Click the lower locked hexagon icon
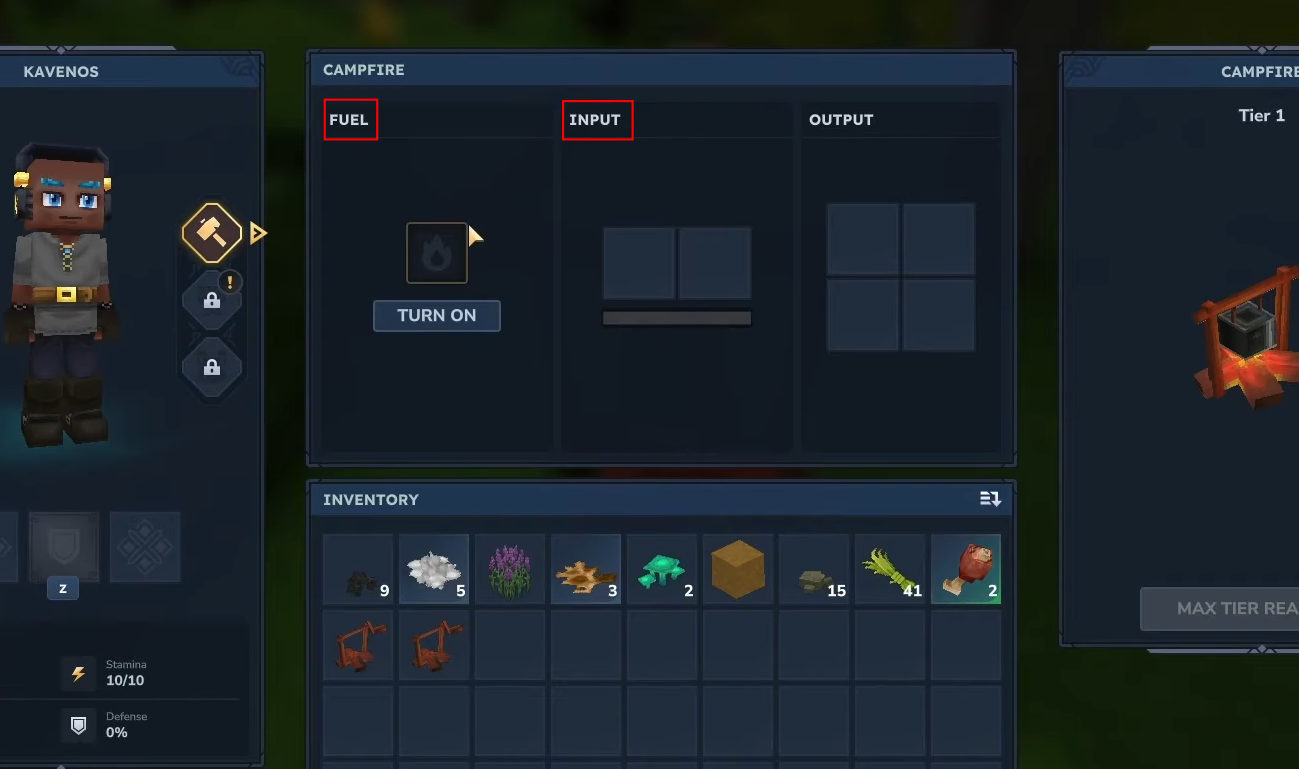 click(211, 367)
